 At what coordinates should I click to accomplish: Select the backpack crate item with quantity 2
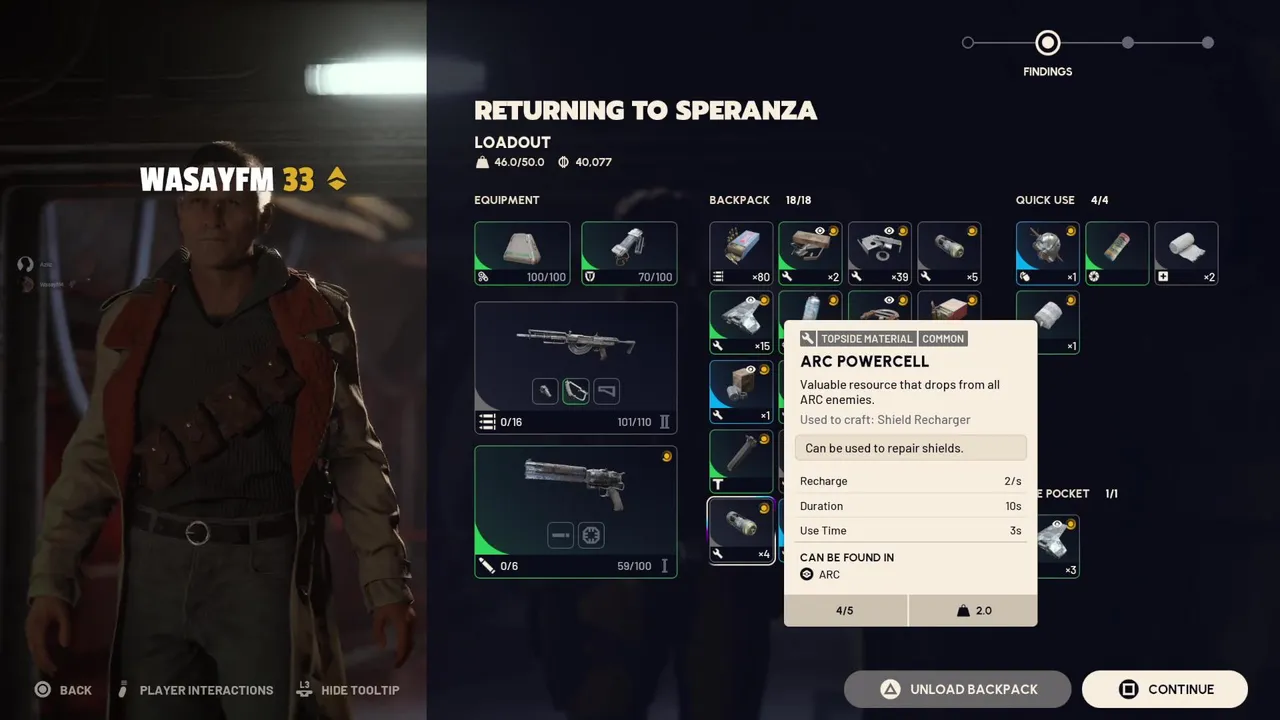point(810,253)
